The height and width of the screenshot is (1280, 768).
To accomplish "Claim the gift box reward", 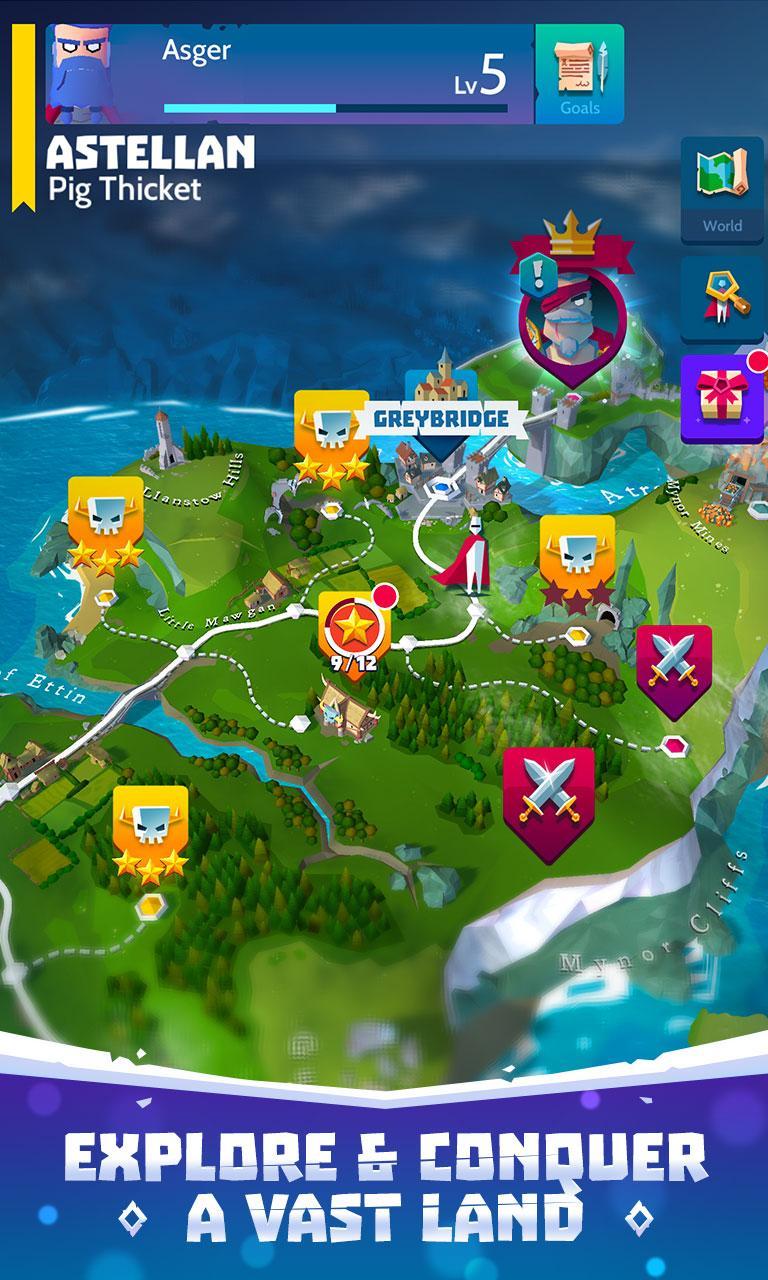I will [x=722, y=399].
